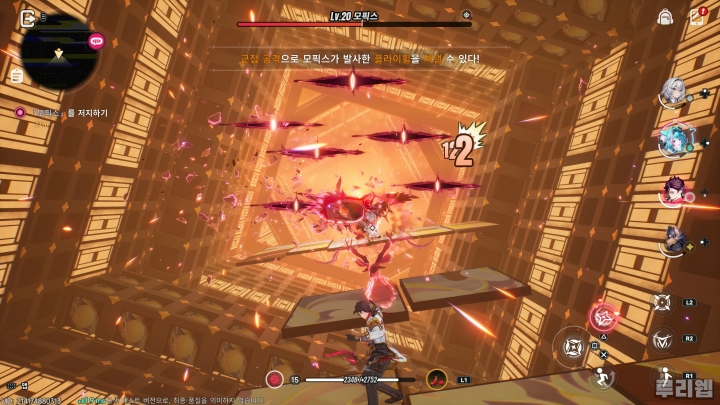720x405 pixels.
Task: Activate the winged skill icon
Action: point(662,339)
